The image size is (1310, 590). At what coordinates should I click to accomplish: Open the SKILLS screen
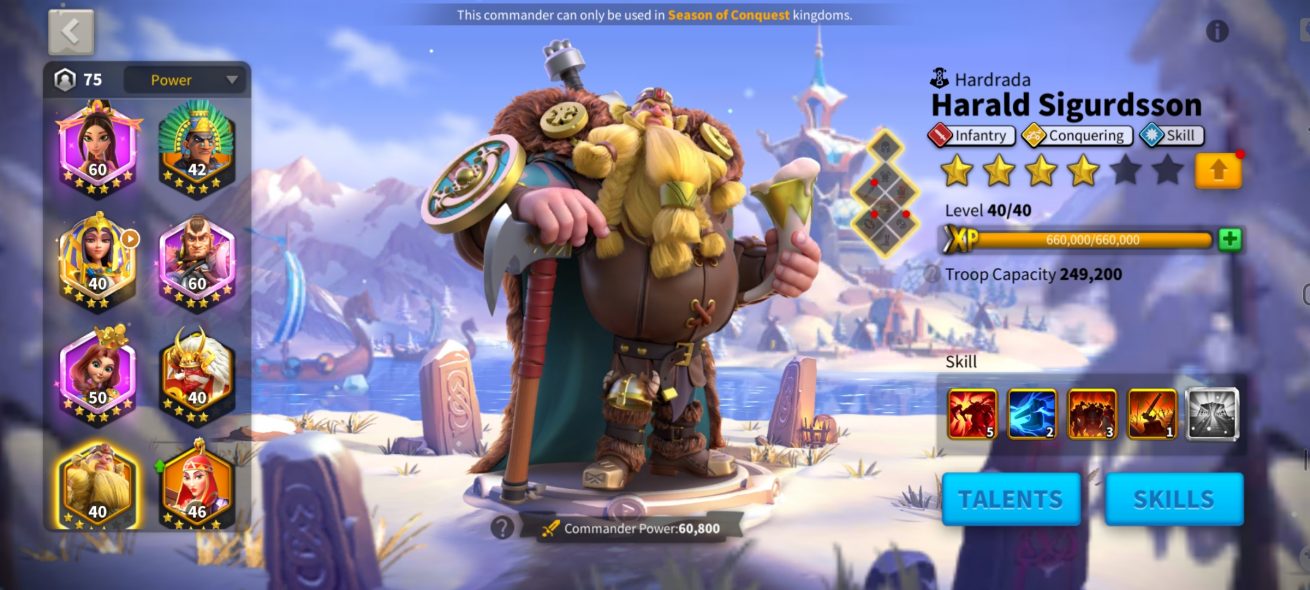1174,499
